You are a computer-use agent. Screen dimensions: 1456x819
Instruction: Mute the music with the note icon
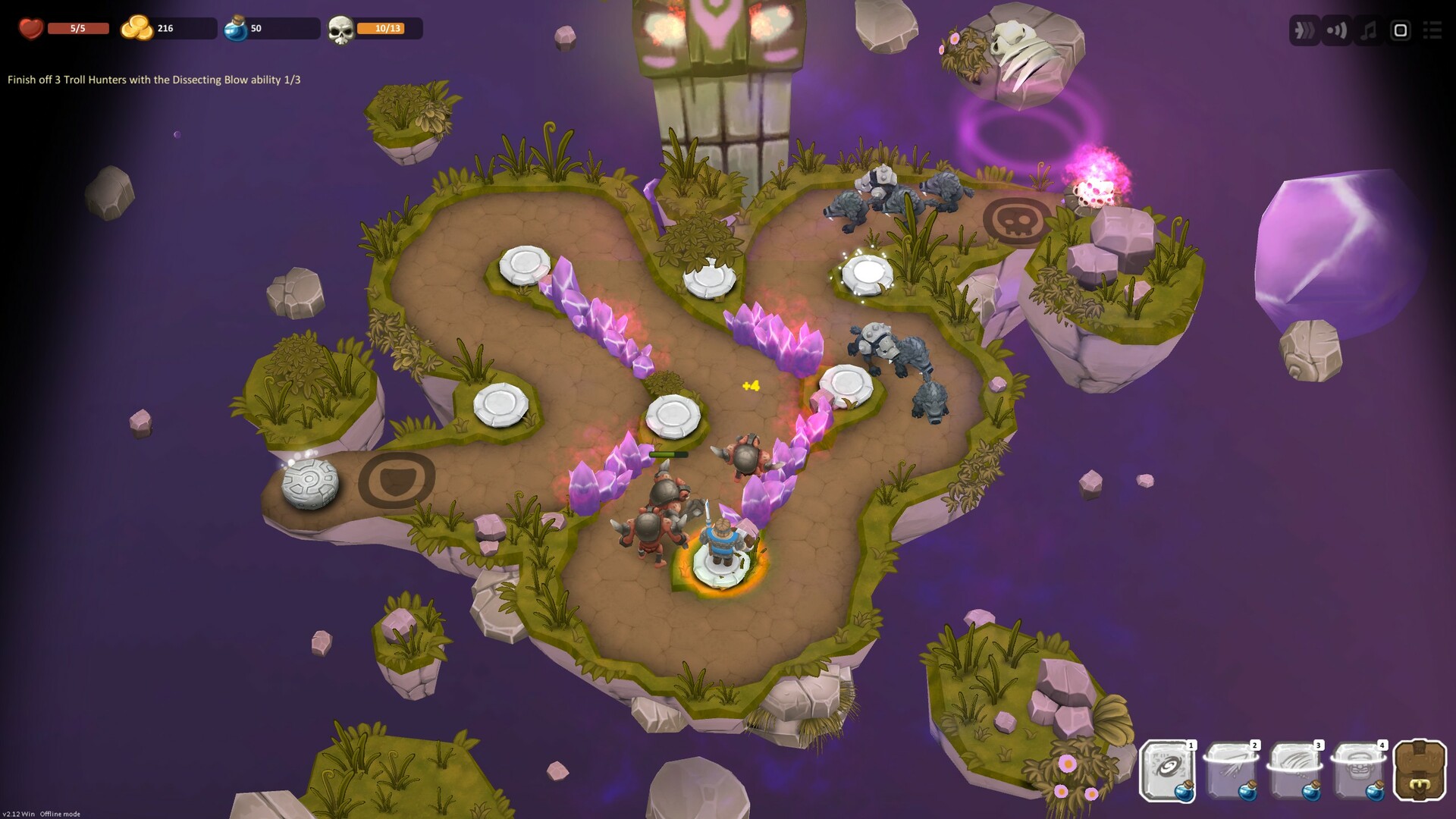point(1366,31)
